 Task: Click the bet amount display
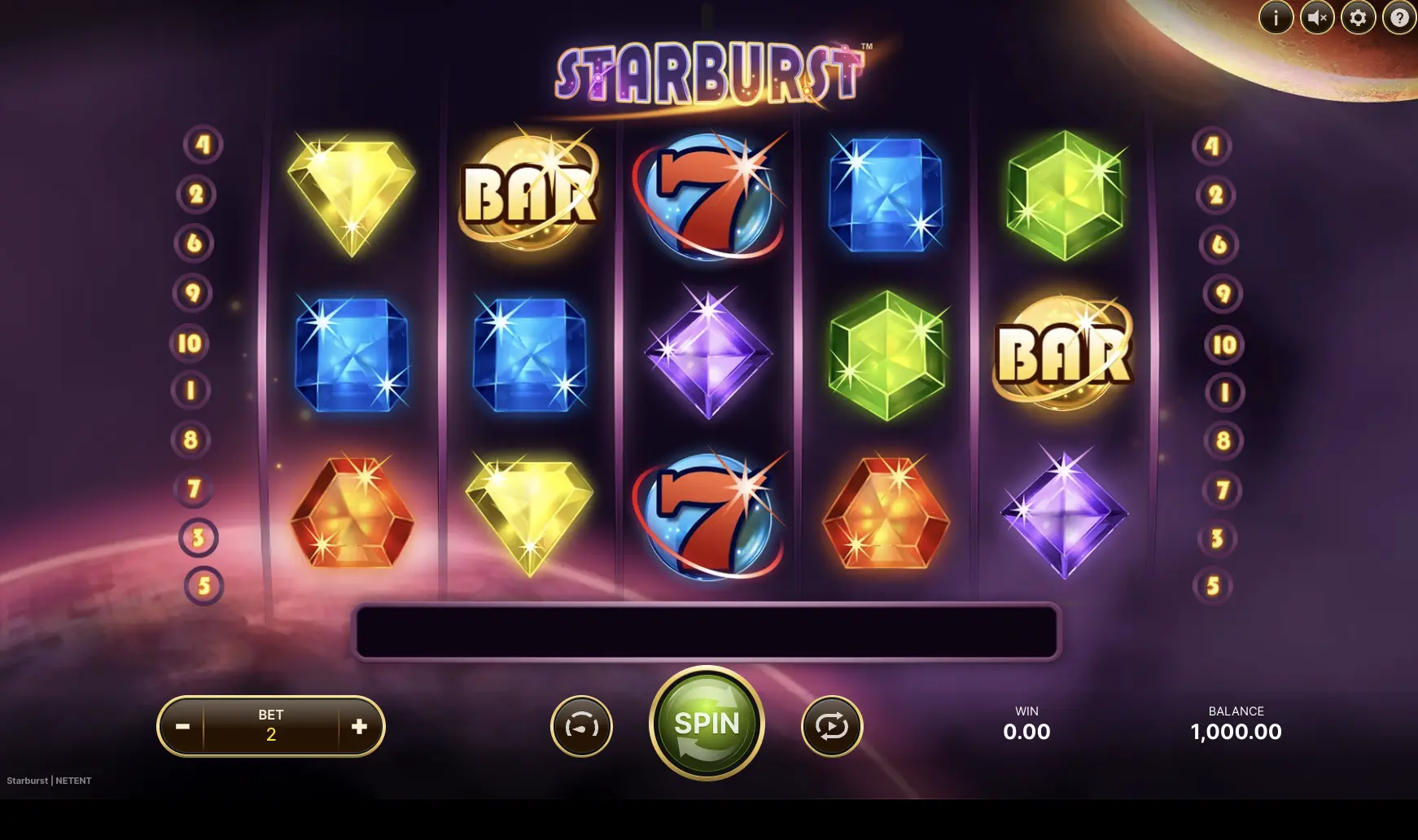click(x=271, y=726)
